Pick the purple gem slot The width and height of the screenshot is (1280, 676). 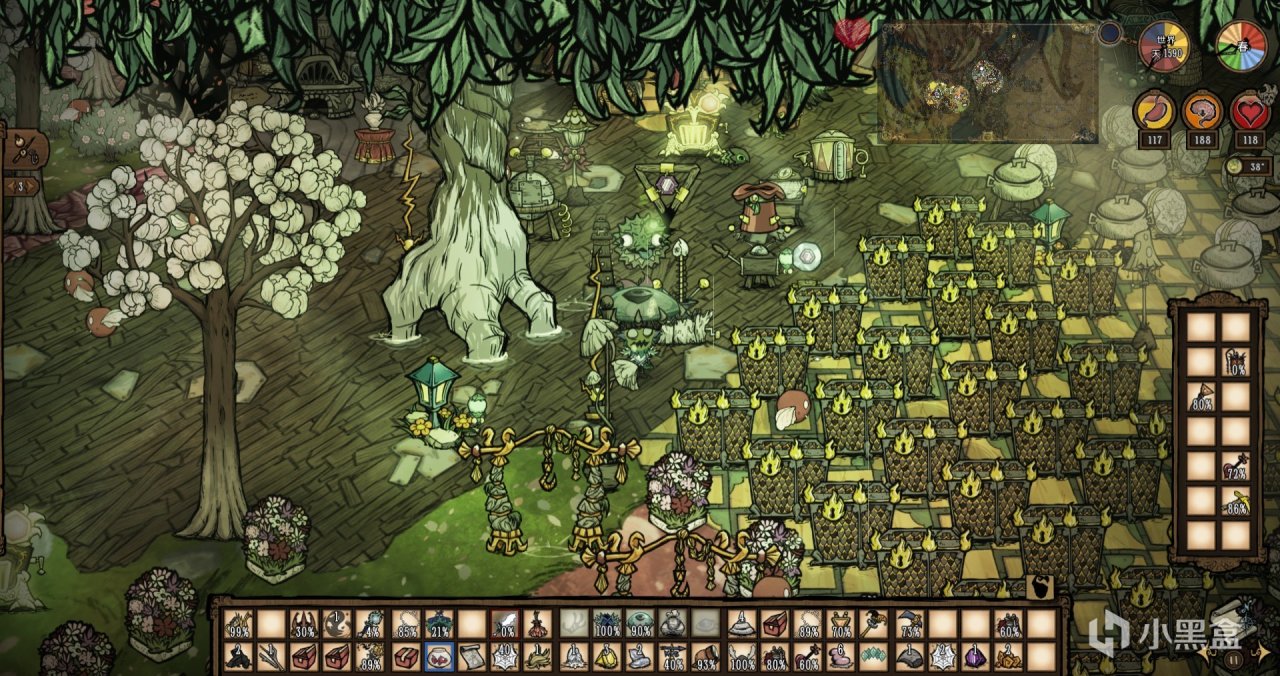click(x=976, y=656)
